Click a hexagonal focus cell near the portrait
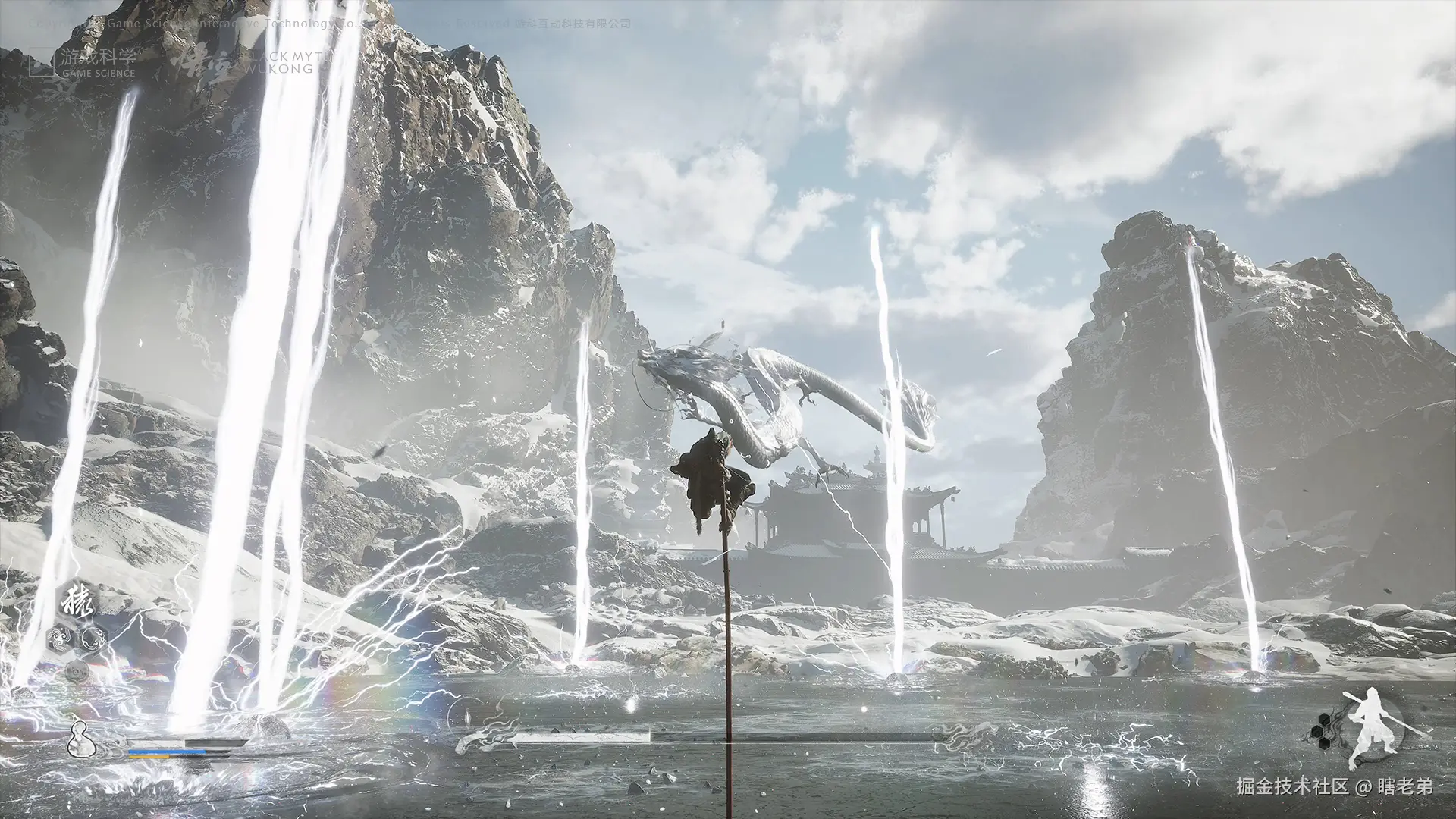 click(x=1317, y=731)
